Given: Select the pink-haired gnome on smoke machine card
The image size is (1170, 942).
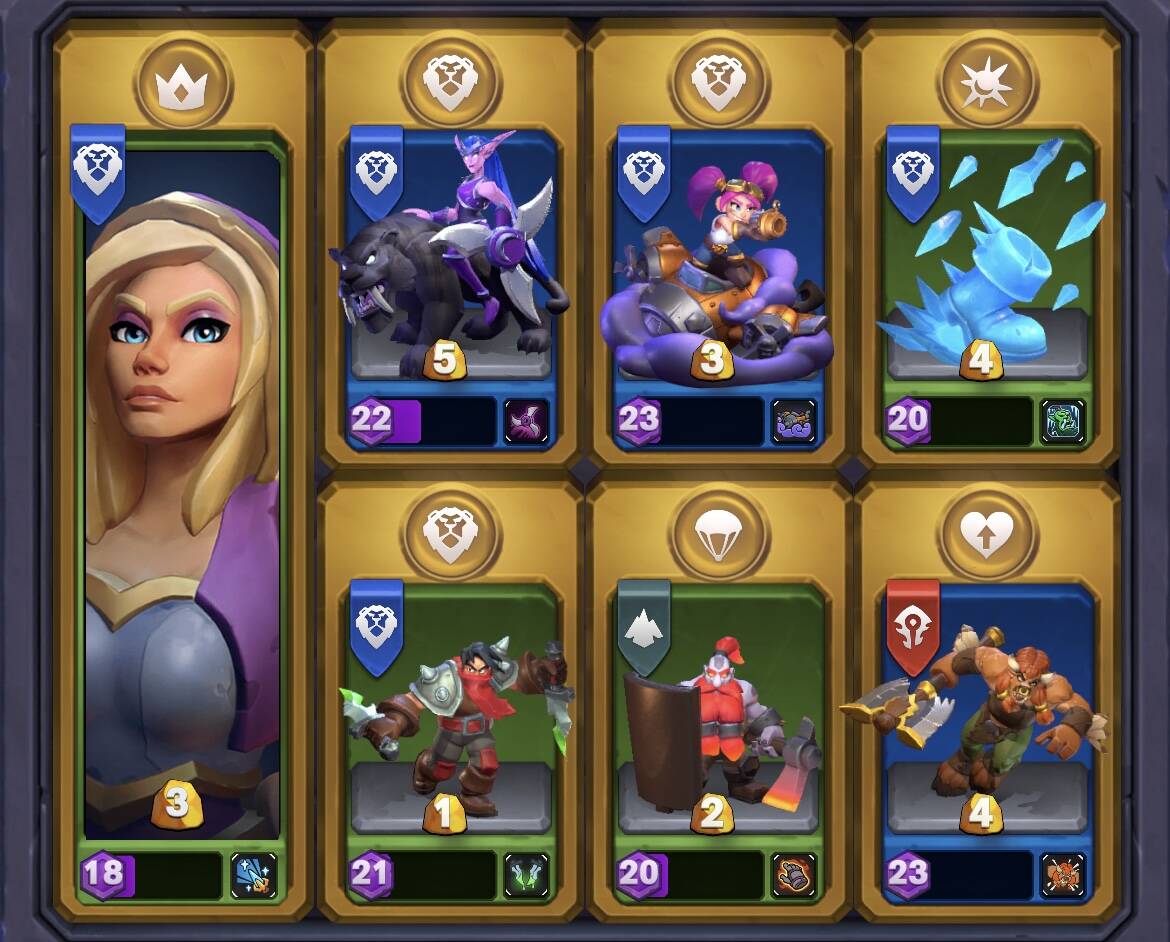Looking at the screenshot, I should [717, 260].
